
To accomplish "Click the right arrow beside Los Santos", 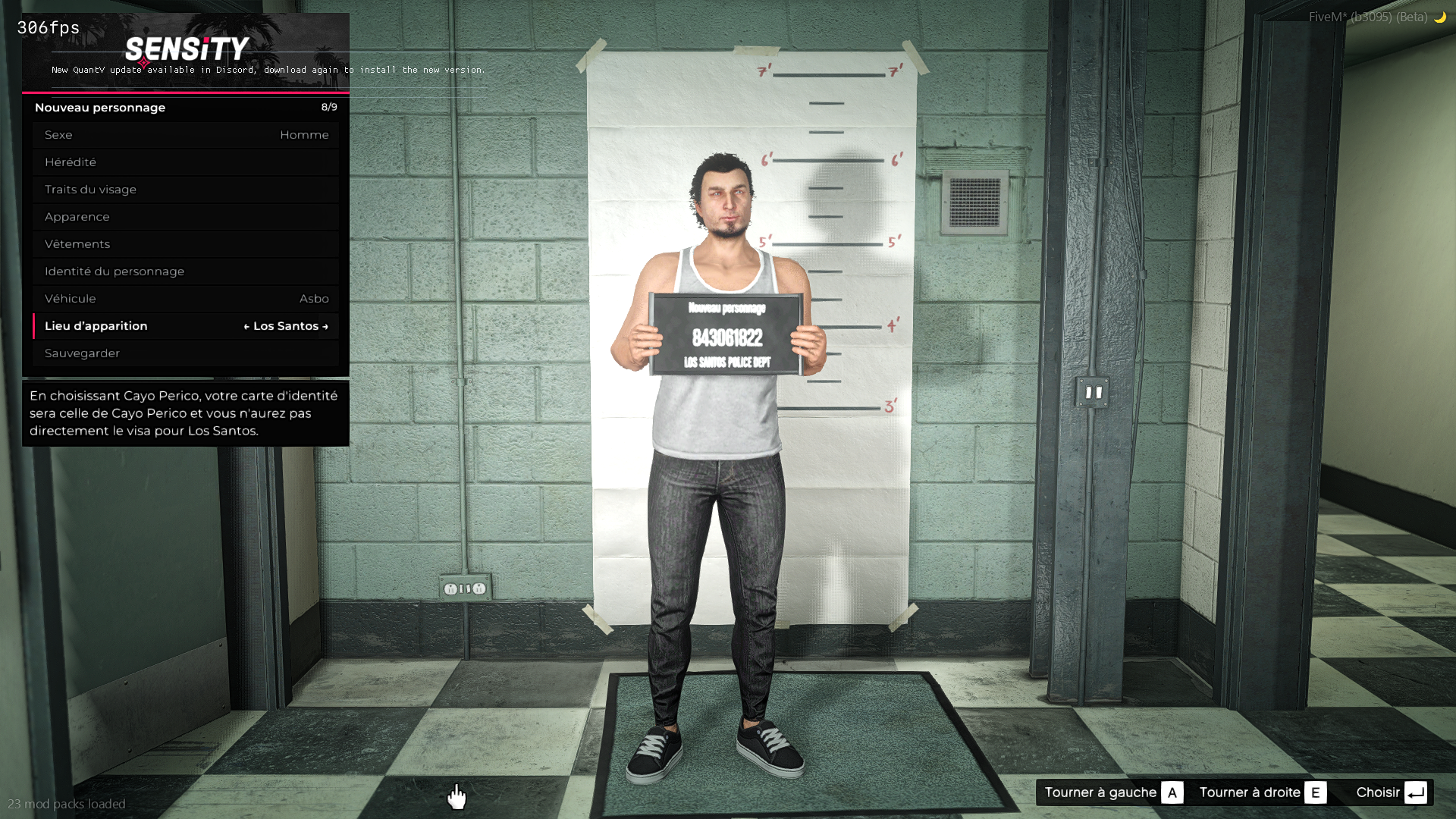I will tap(325, 327).
